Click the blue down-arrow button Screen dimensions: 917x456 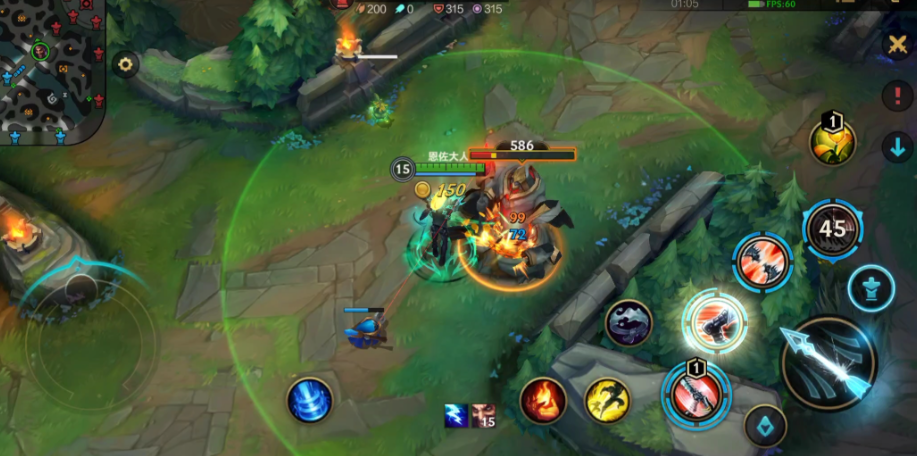coord(896,148)
